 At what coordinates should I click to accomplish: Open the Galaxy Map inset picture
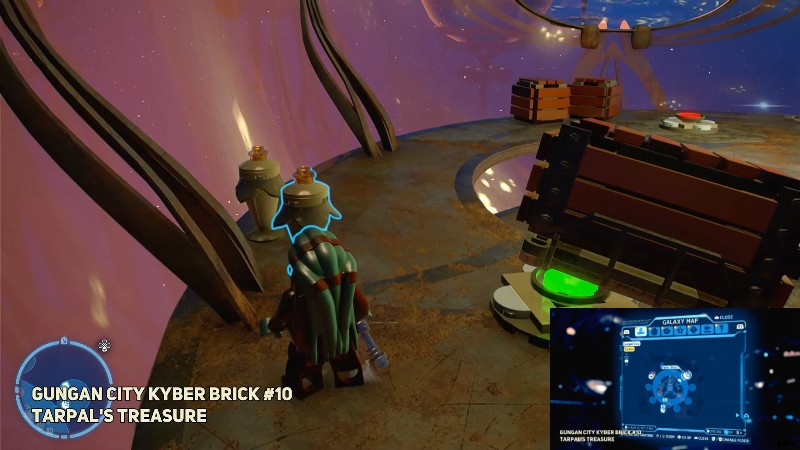(674, 379)
